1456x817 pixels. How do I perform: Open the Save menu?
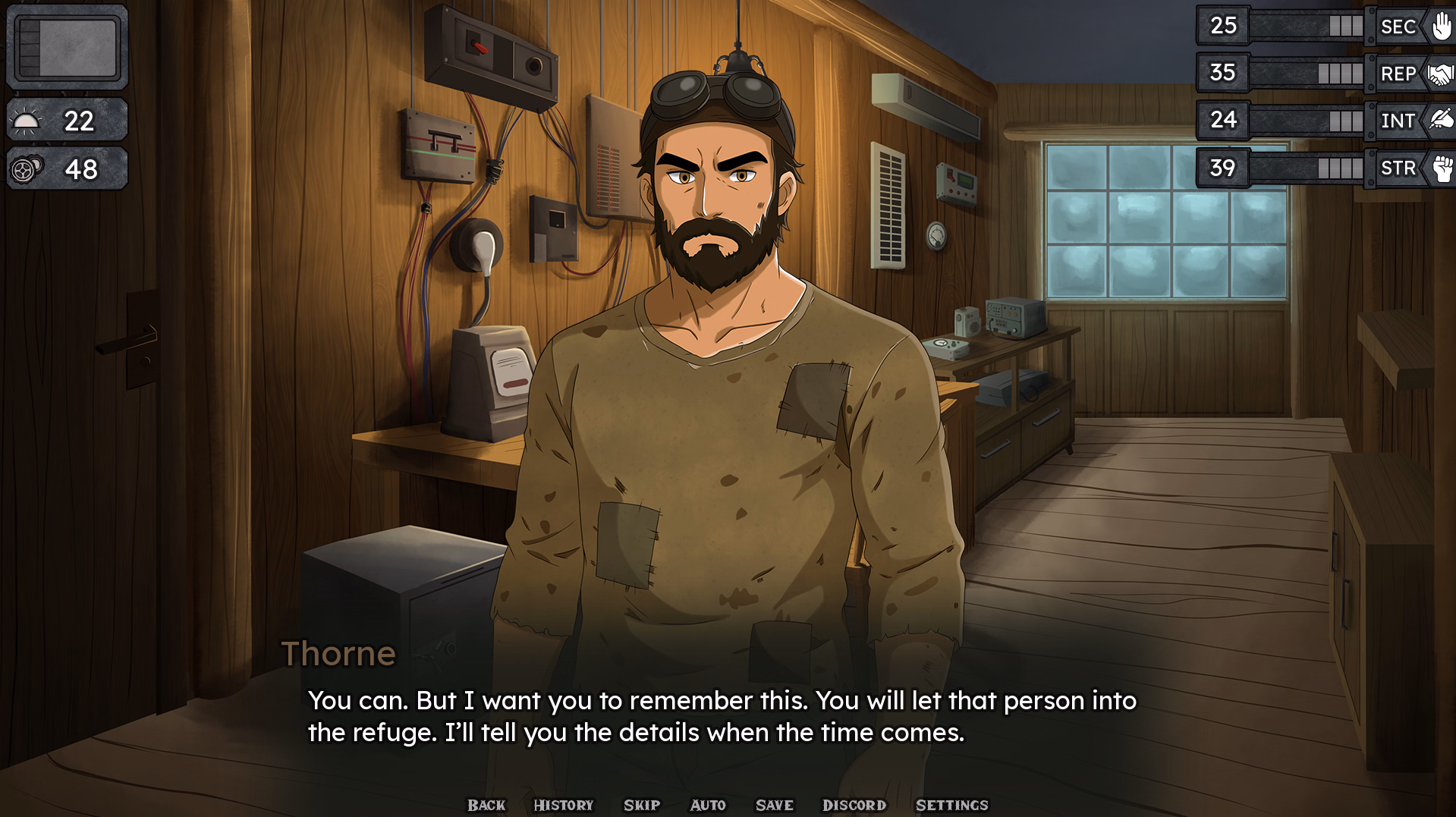coord(775,805)
